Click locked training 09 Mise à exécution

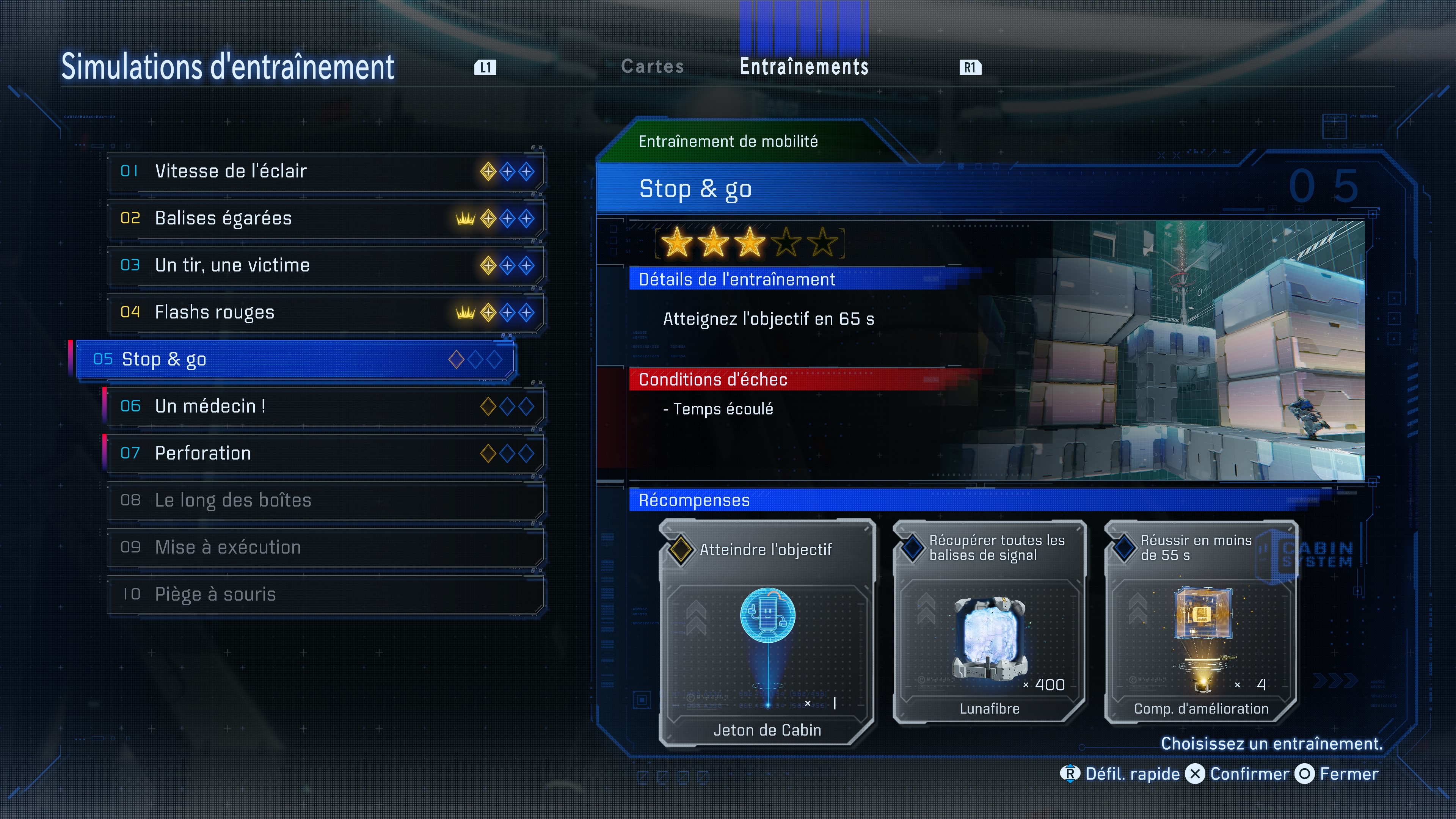coord(325,547)
